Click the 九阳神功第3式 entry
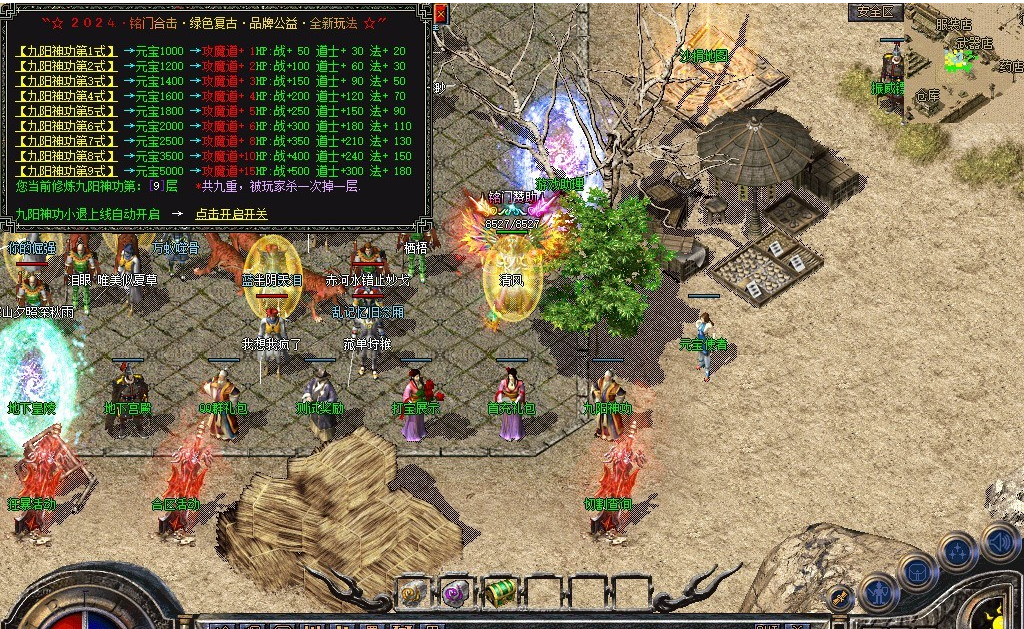This screenshot has width=1024, height=629. pyautogui.click(x=67, y=81)
